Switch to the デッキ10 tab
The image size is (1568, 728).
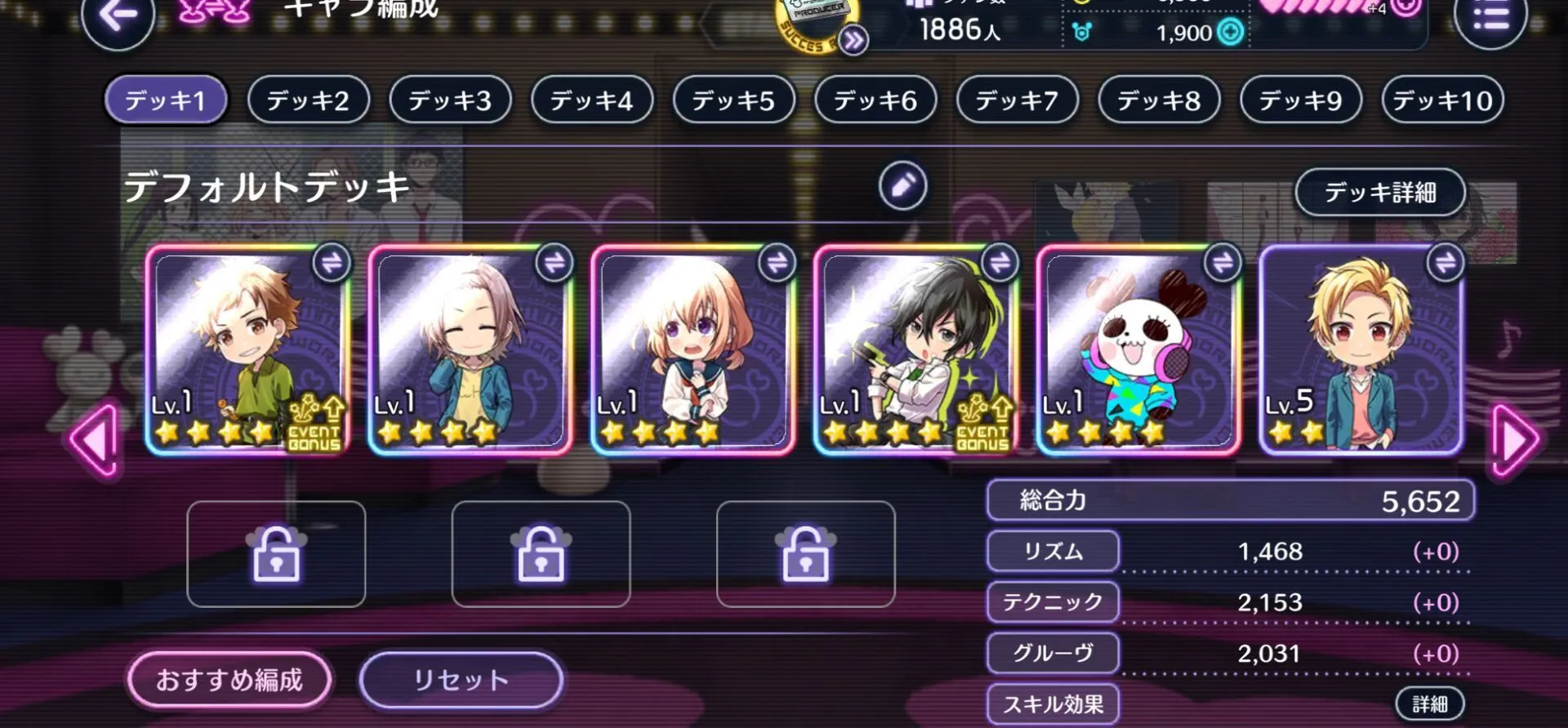[x=1442, y=100]
